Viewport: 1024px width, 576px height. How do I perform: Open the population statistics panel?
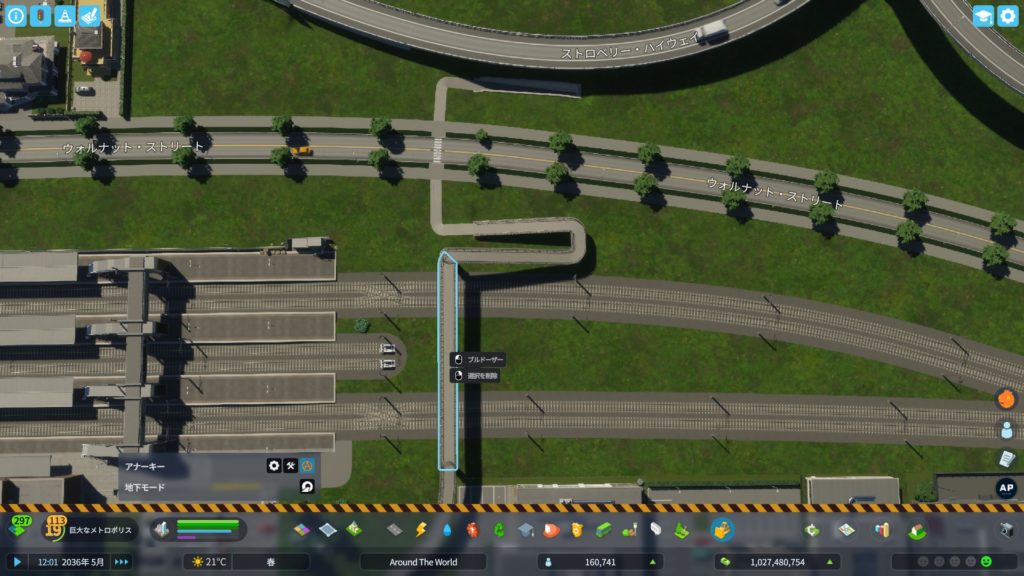[x=600, y=562]
